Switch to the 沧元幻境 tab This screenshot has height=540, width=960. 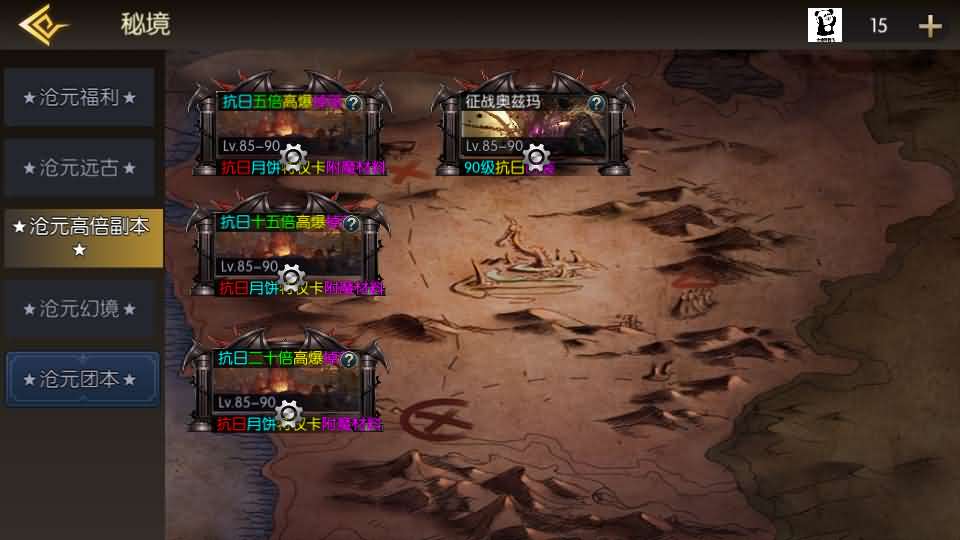80,309
